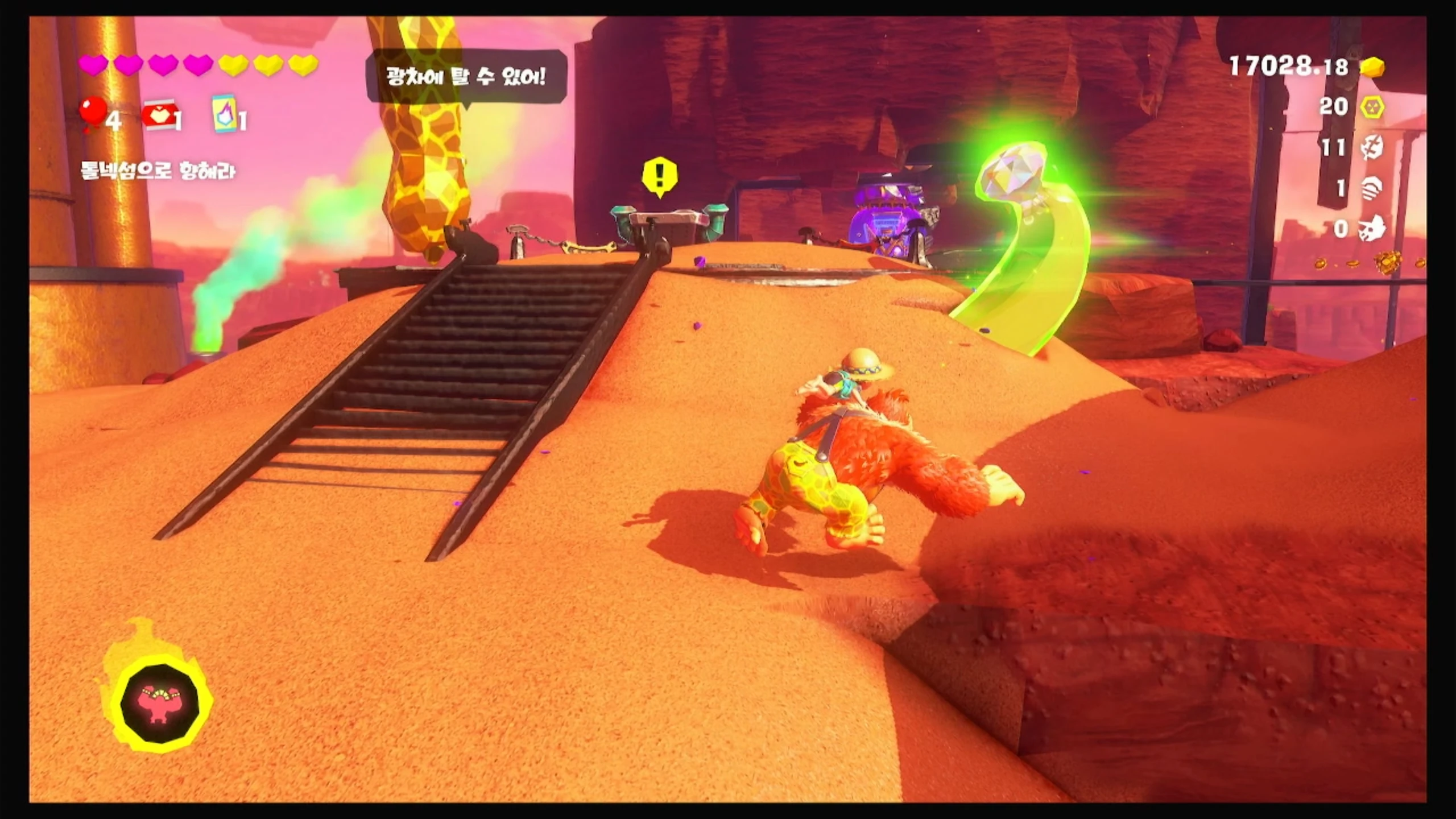
Task: Click the yellow exclamation mark marker
Action: [x=660, y=176]
